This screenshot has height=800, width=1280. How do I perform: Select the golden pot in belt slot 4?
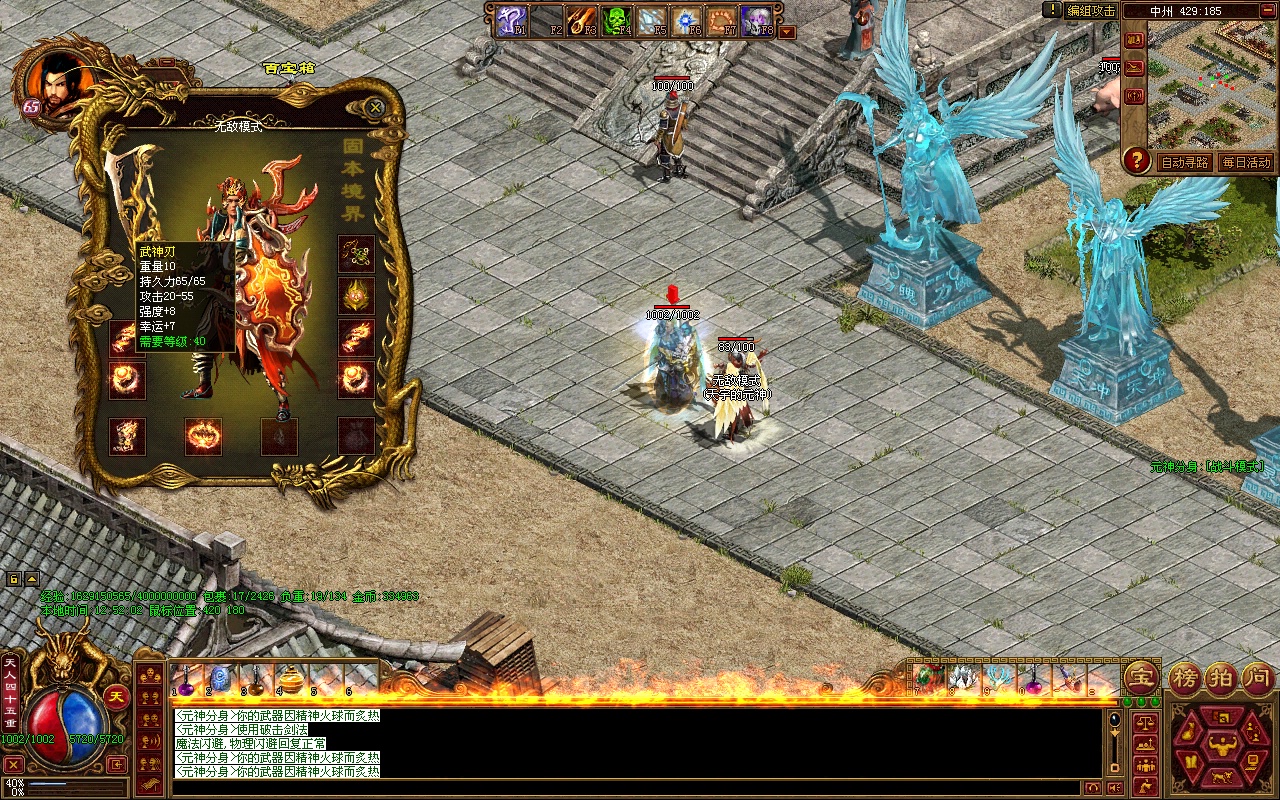[x=290, y=679]
